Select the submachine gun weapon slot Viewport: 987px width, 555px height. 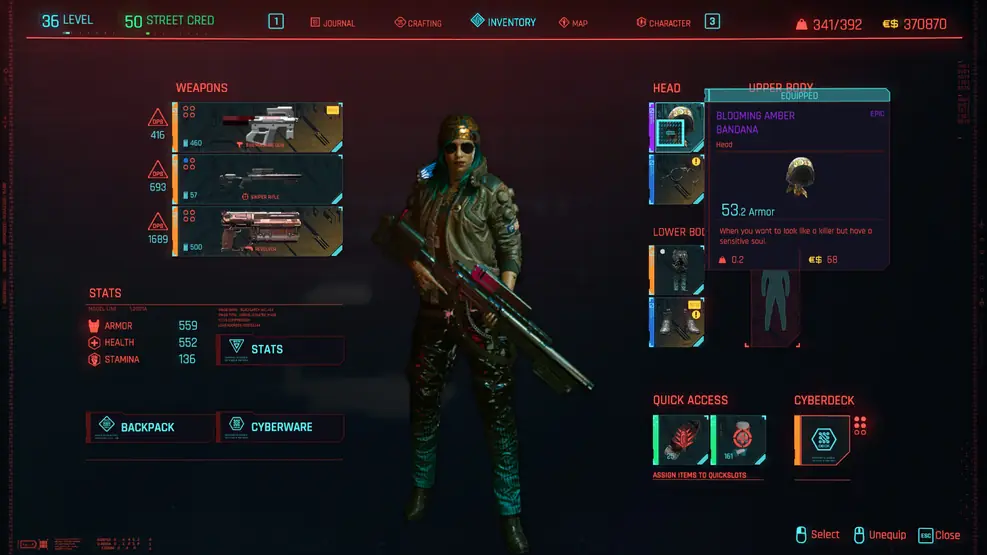[258, 126]
